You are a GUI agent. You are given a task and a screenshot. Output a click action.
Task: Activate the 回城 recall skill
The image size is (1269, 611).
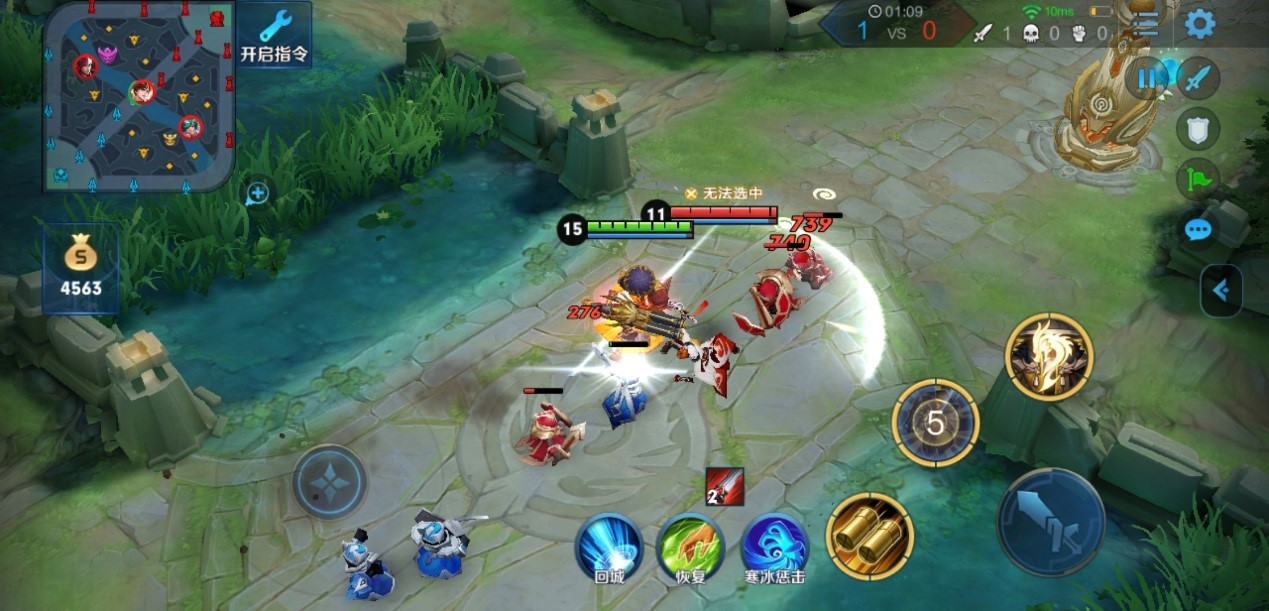point(609,548)
